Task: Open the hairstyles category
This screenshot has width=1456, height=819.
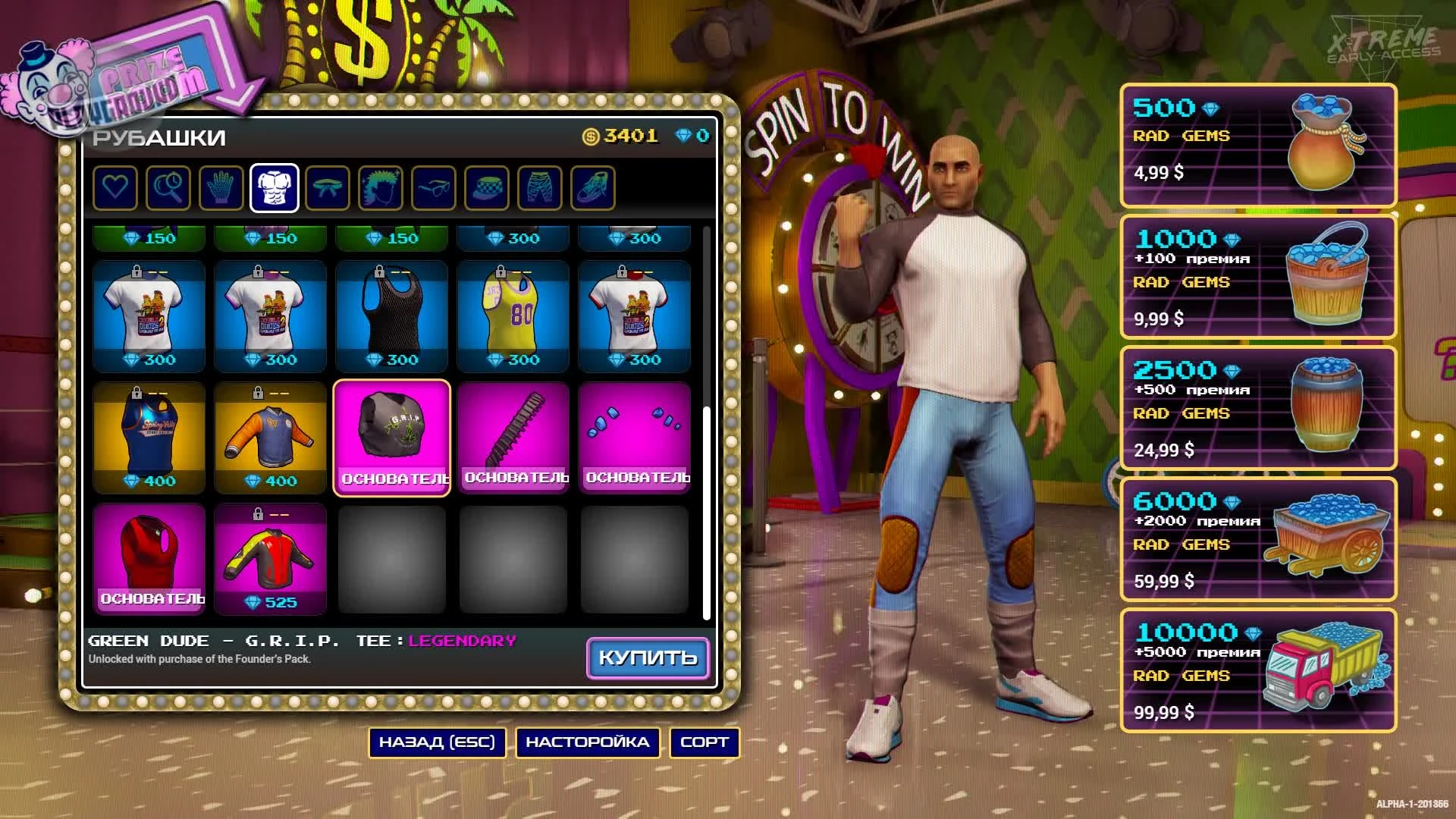Action: pos(381,188)
